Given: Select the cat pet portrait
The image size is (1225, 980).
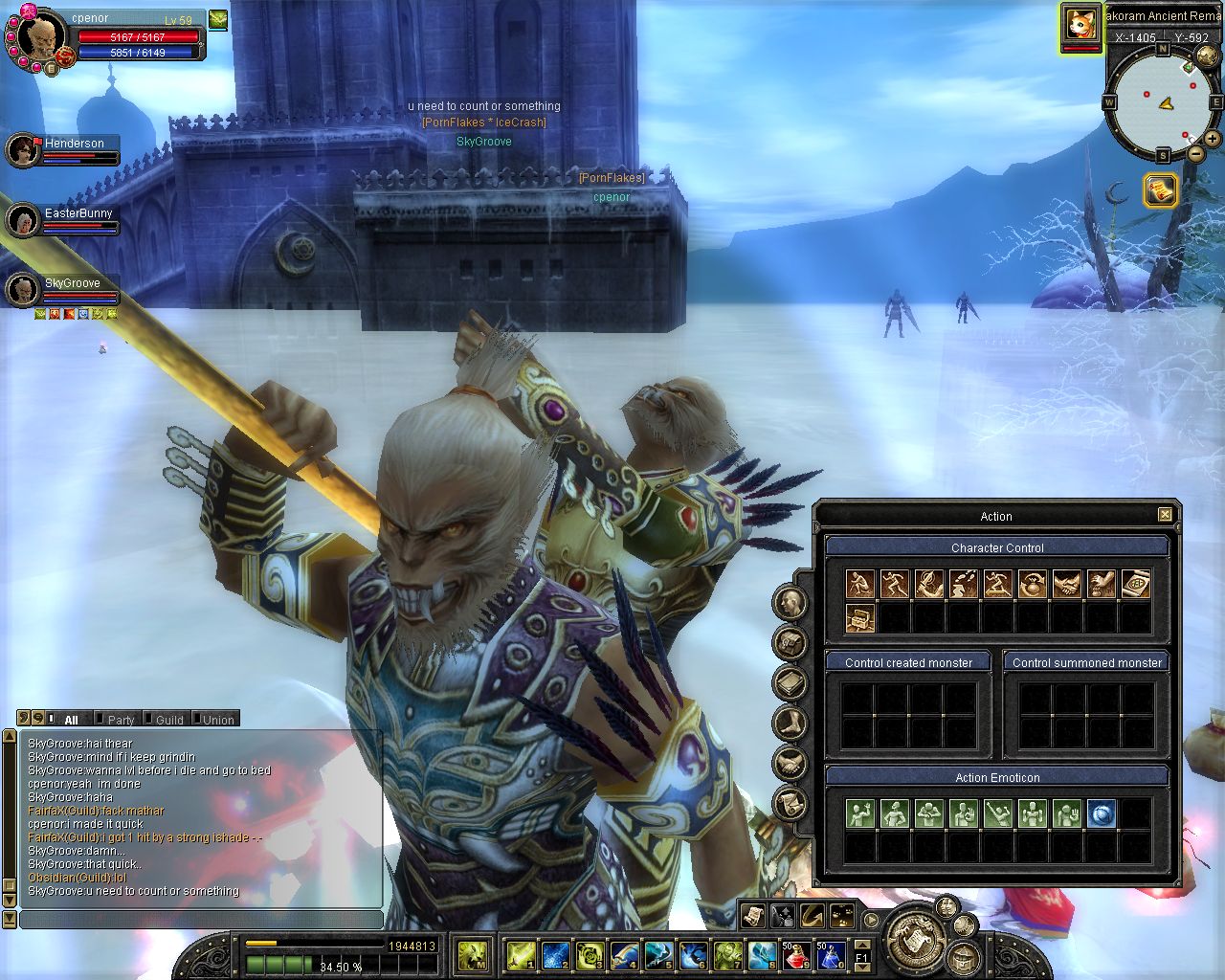Looking at the screenshot, I should tap(1080, 24).
